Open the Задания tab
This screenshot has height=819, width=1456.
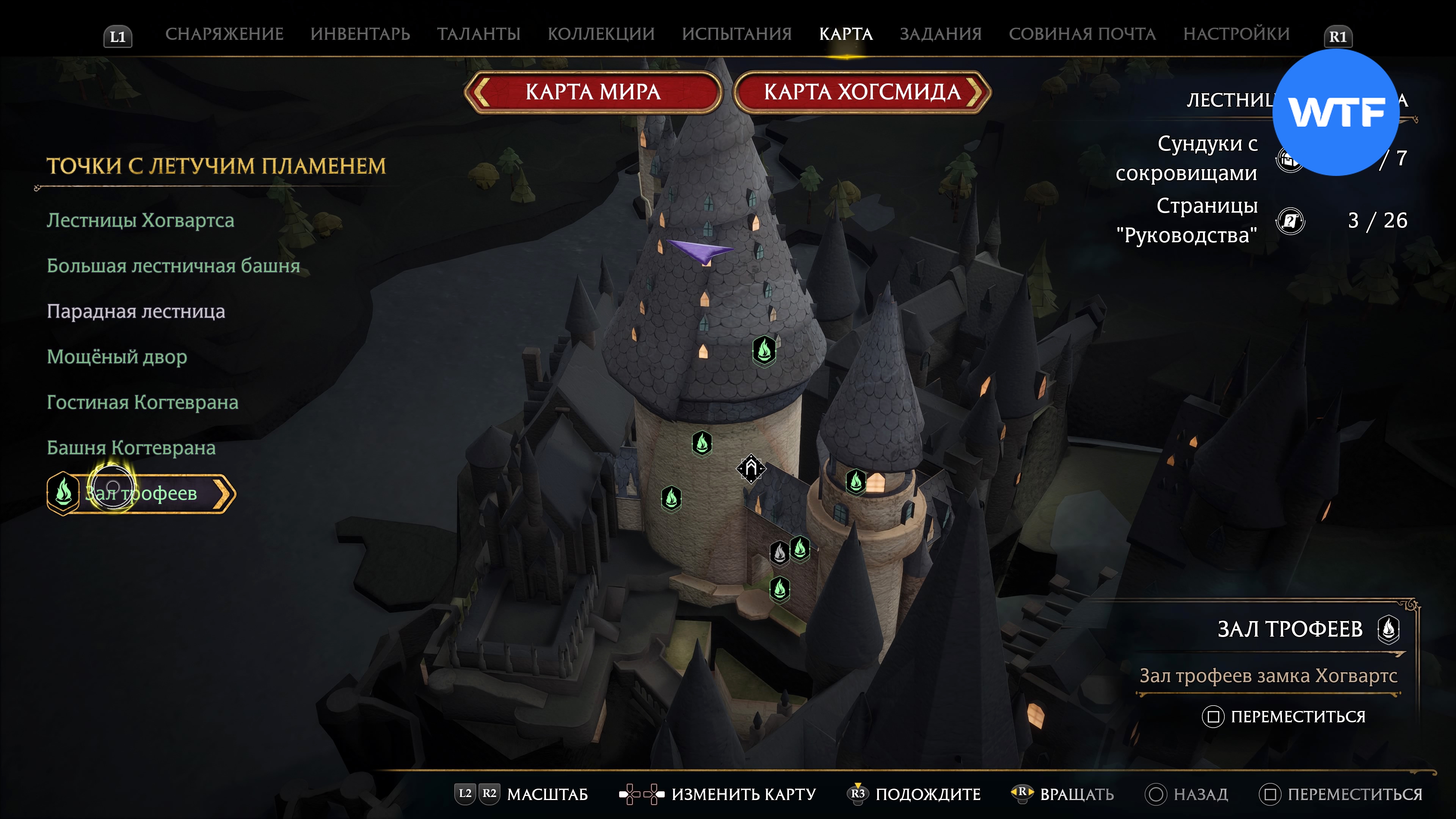[x=940, y=34]
